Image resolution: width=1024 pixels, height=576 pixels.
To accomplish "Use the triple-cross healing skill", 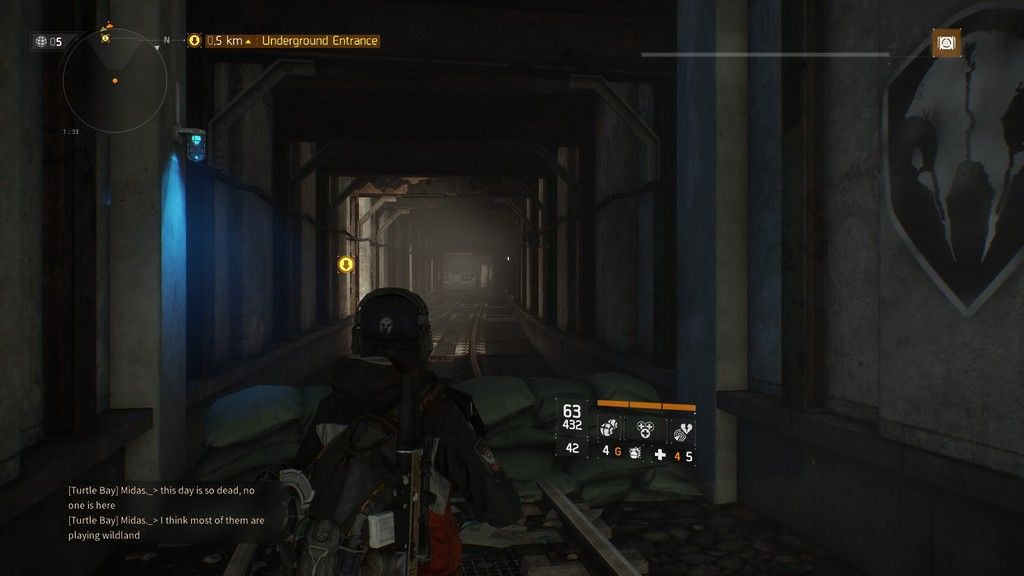I will [645, 429].
